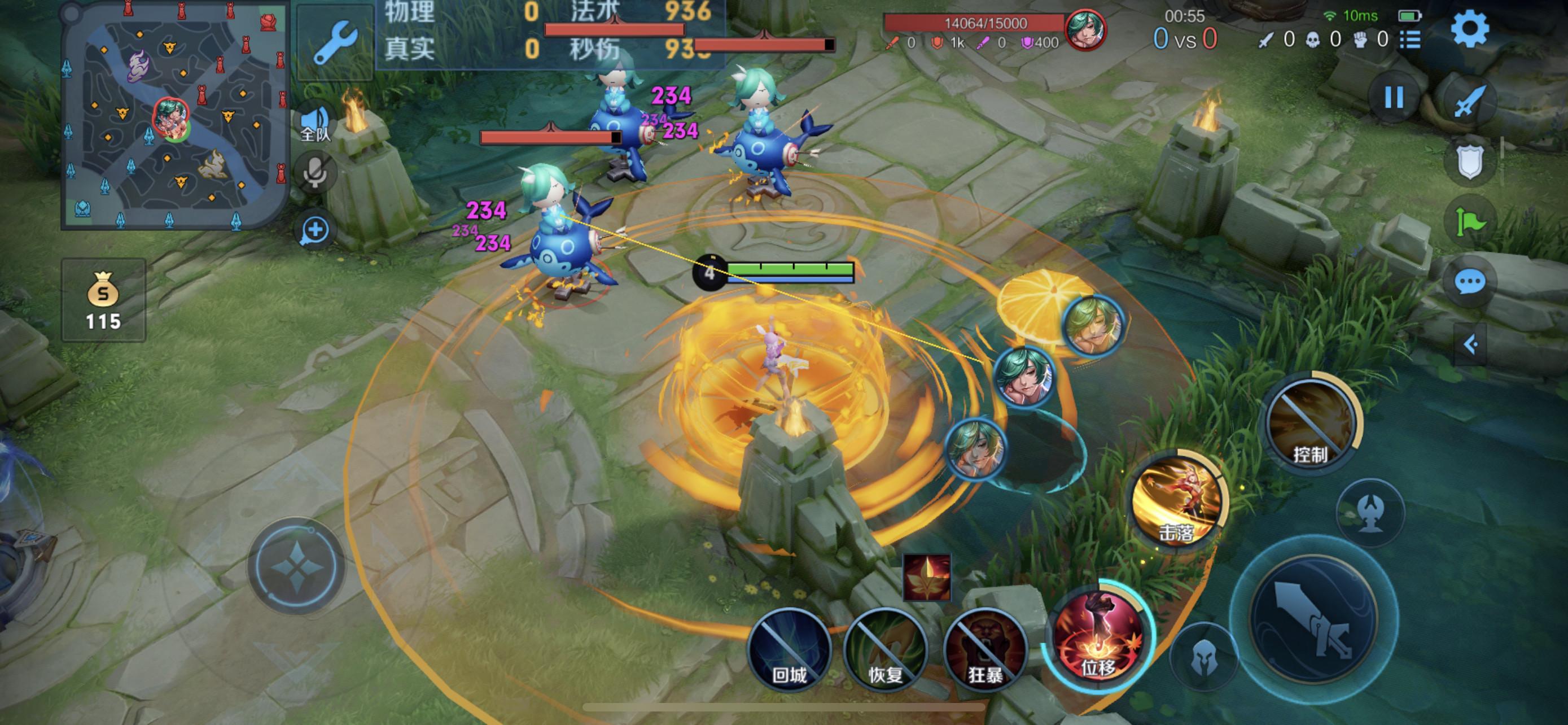The height and width of the screenshot is (725, 1568).
Task: Open the settings gear menu
Action: coord(1469,29)
